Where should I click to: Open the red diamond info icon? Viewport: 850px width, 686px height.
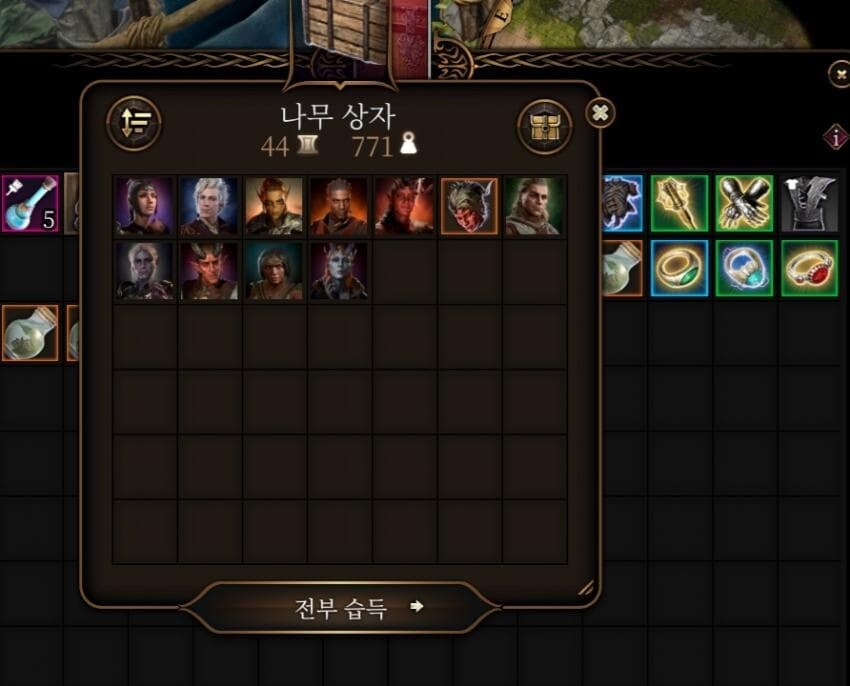coord(836,138)
